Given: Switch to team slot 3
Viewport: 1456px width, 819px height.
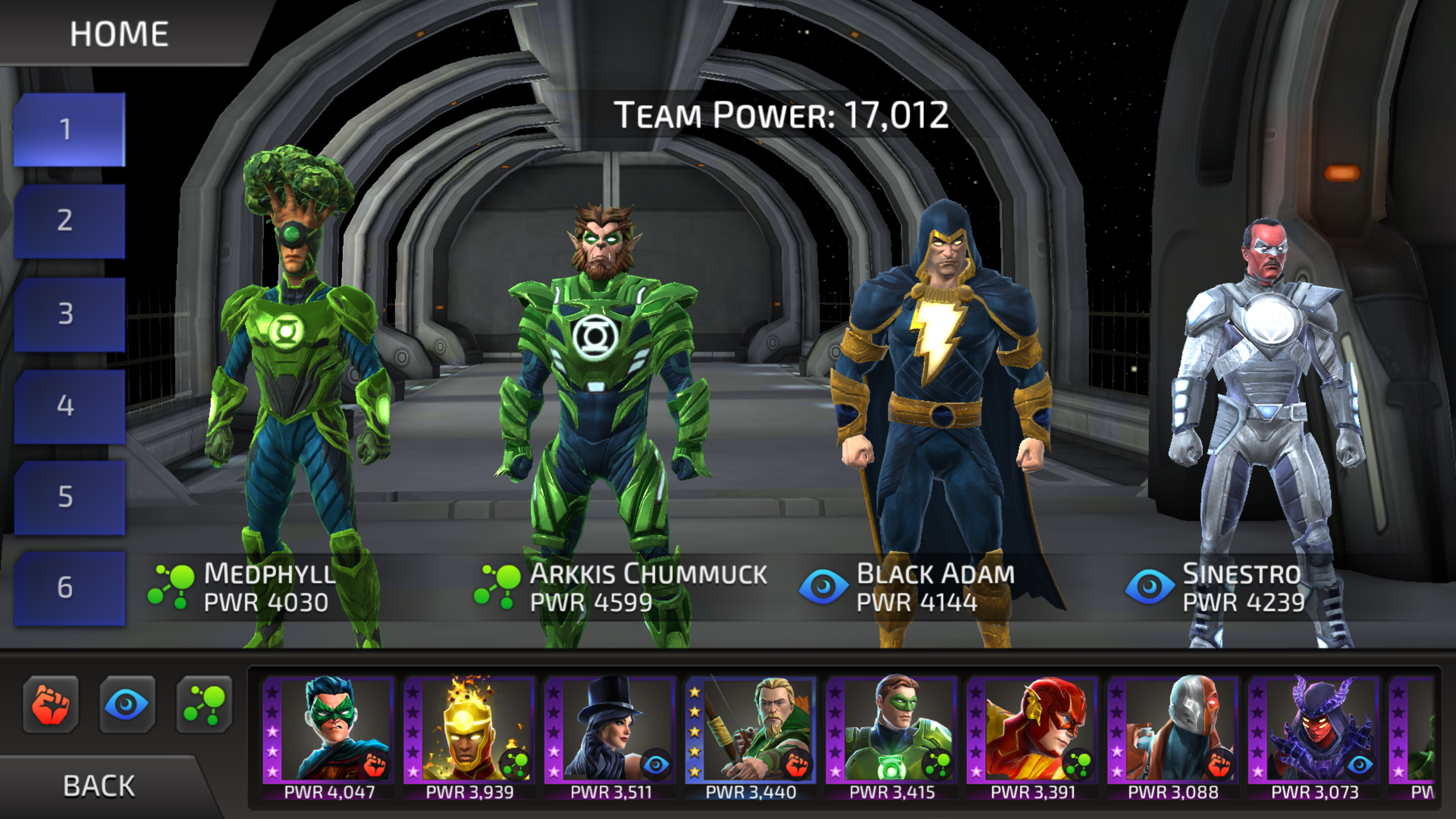Looking at the screenshot, I should click(68, 314).
